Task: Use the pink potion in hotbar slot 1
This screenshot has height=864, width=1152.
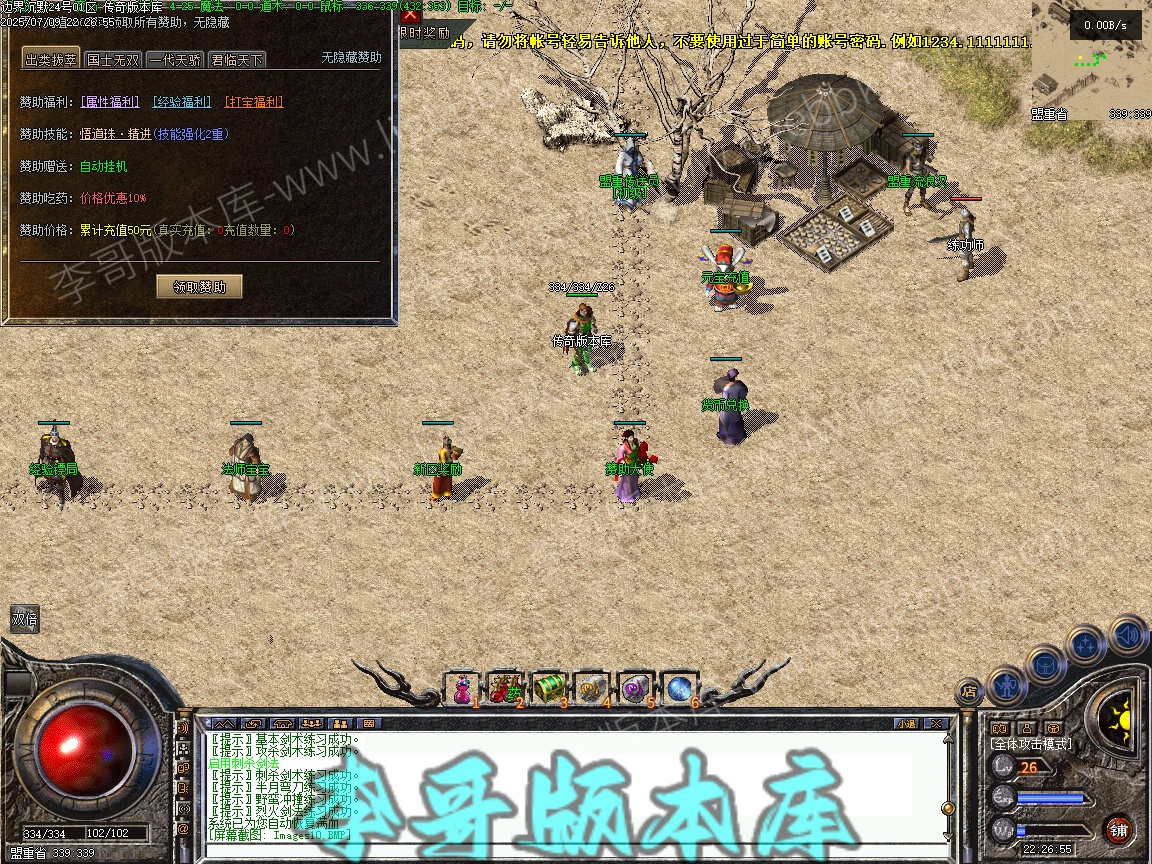Action: (463, 688)
